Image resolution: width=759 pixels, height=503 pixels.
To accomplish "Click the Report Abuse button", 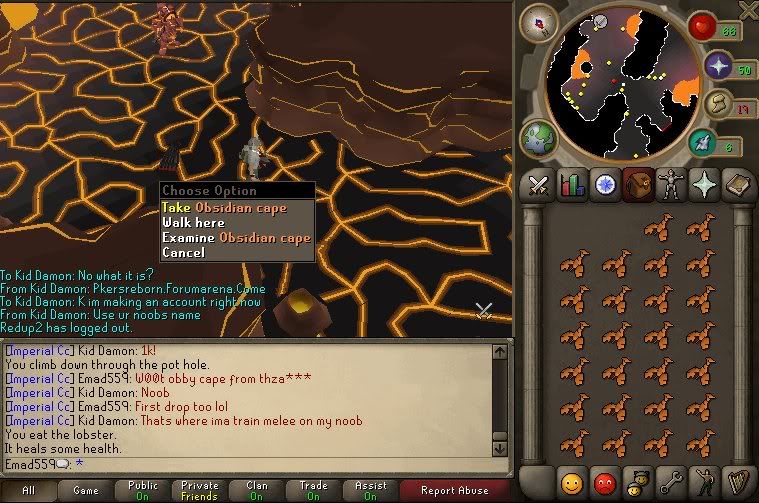I will coord(456,491).
